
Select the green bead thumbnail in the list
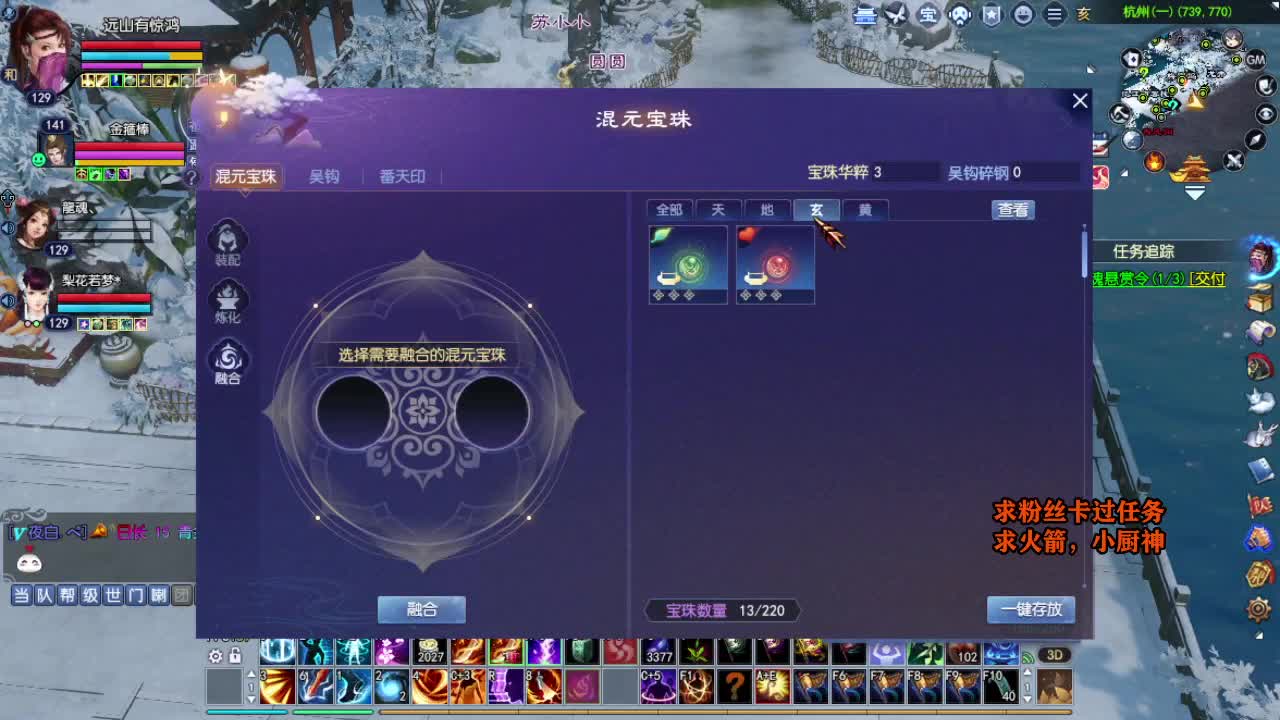tap(687, 264)
